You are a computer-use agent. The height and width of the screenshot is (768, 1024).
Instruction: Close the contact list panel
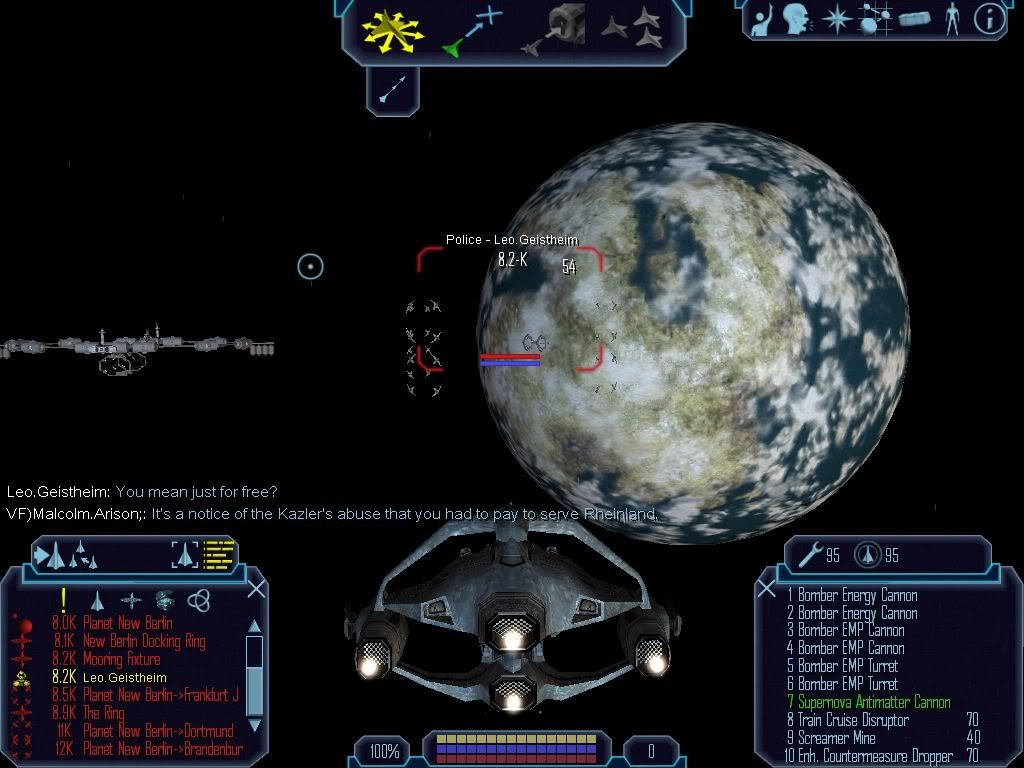tap(256, 589)
